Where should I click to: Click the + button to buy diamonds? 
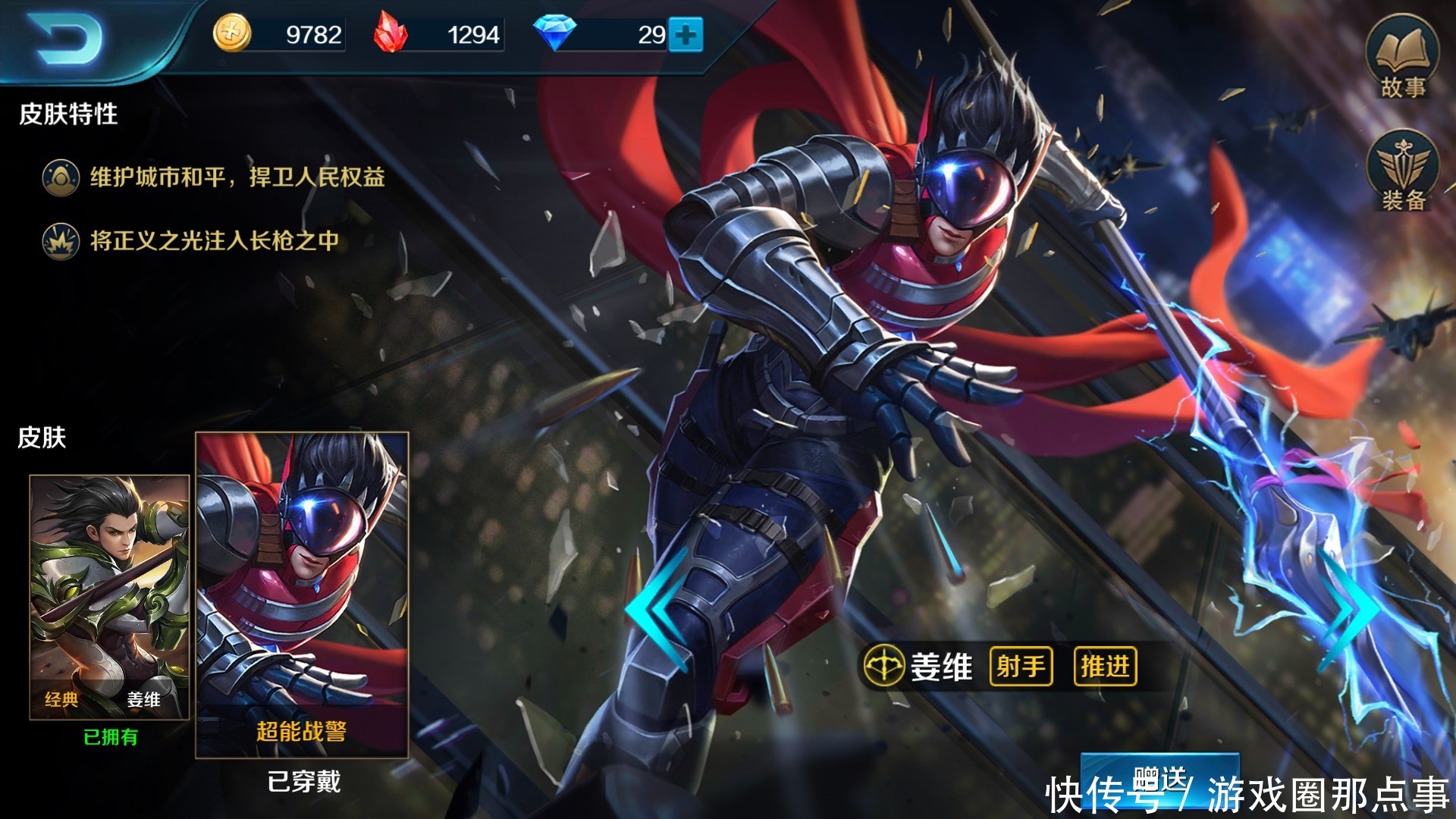(x=688, y=34)
